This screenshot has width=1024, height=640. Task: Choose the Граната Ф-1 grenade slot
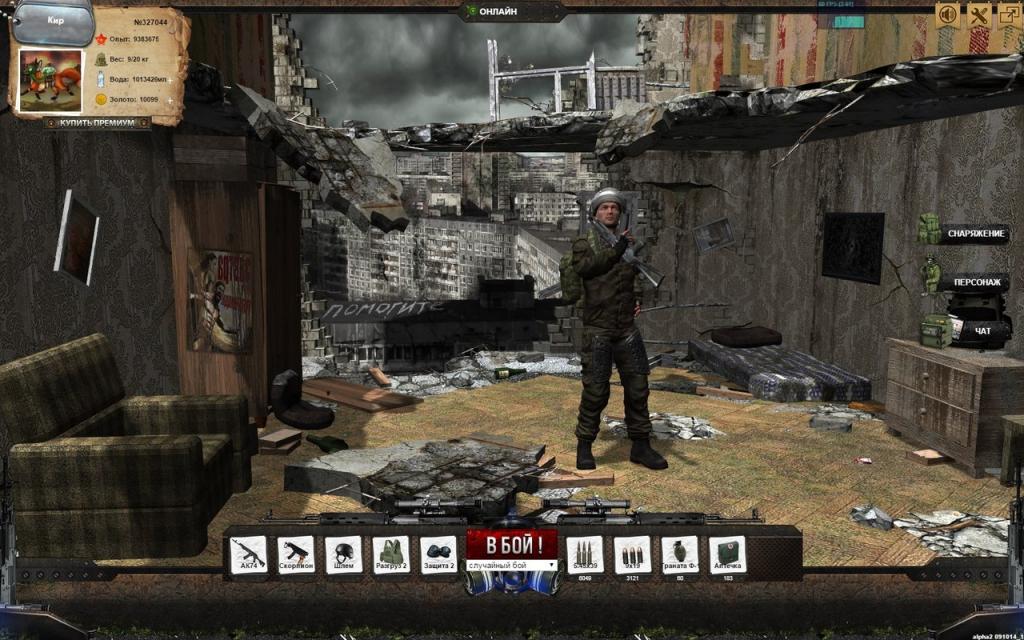tap(680, 554)
